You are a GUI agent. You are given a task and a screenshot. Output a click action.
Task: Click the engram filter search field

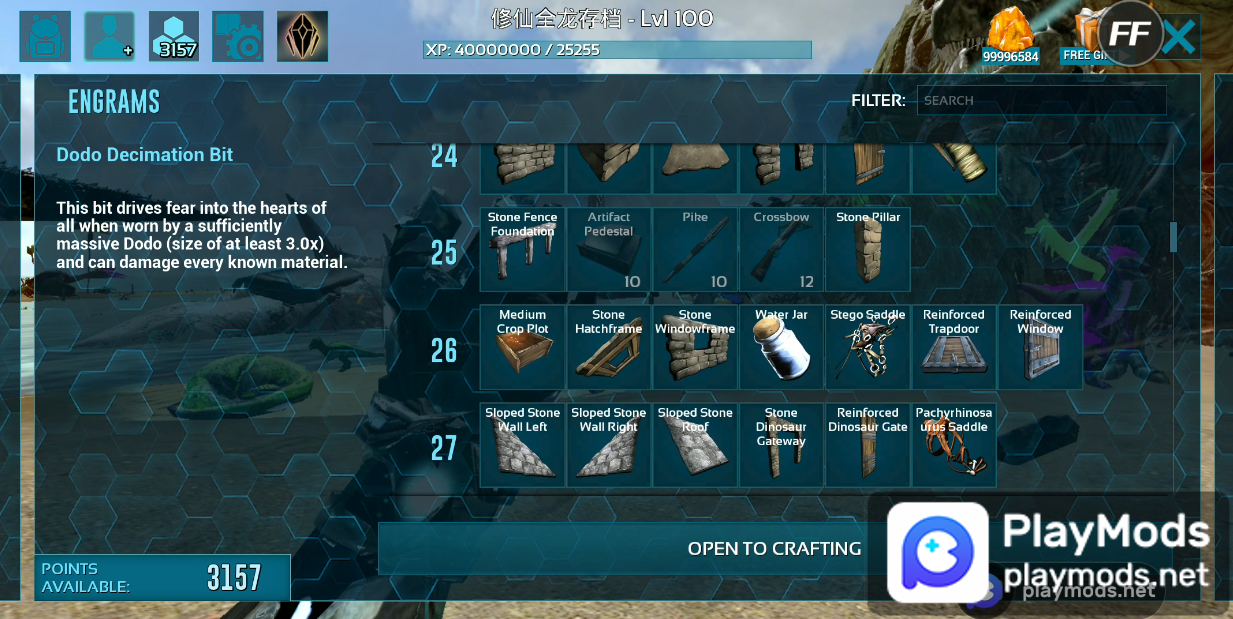1041,100
